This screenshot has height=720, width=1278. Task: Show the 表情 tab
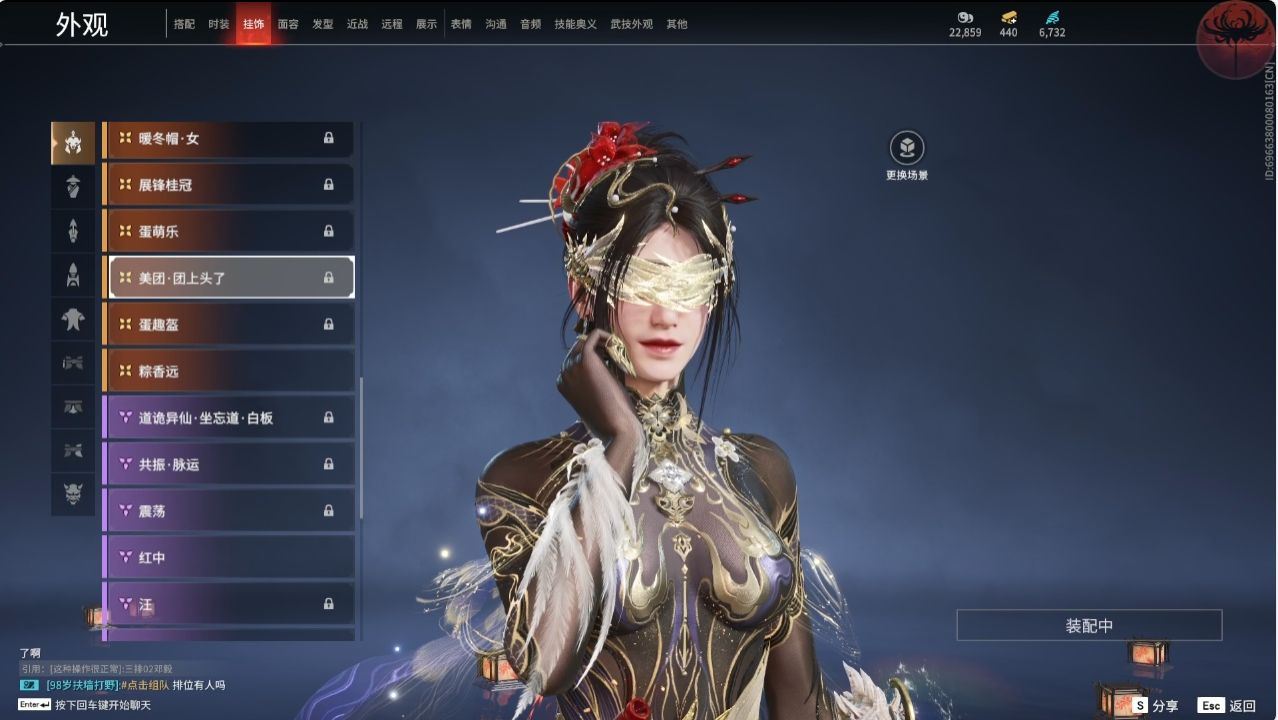click(x=461, y=24)
